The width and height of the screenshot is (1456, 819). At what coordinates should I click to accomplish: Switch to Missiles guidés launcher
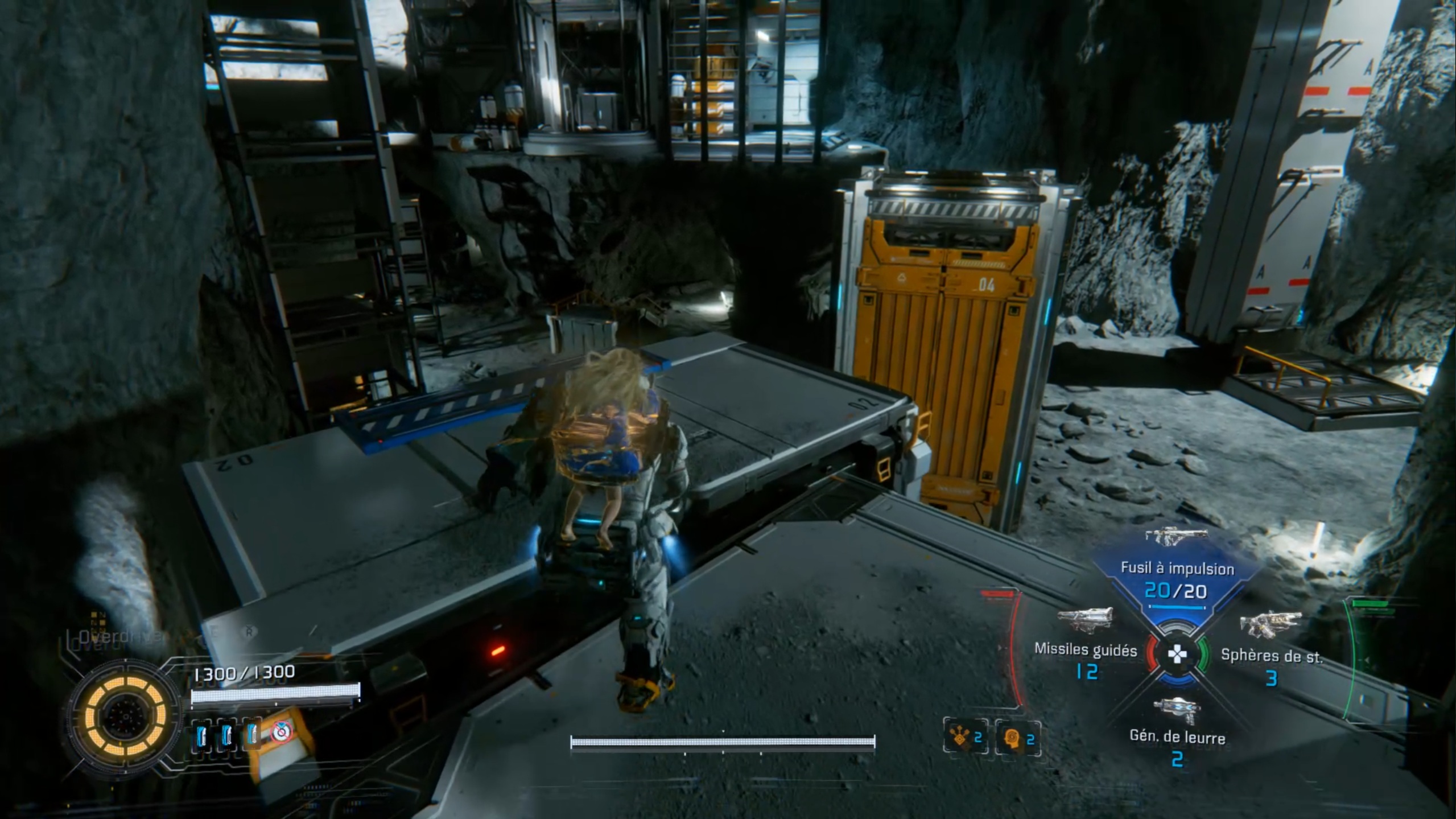(1085, 650)
